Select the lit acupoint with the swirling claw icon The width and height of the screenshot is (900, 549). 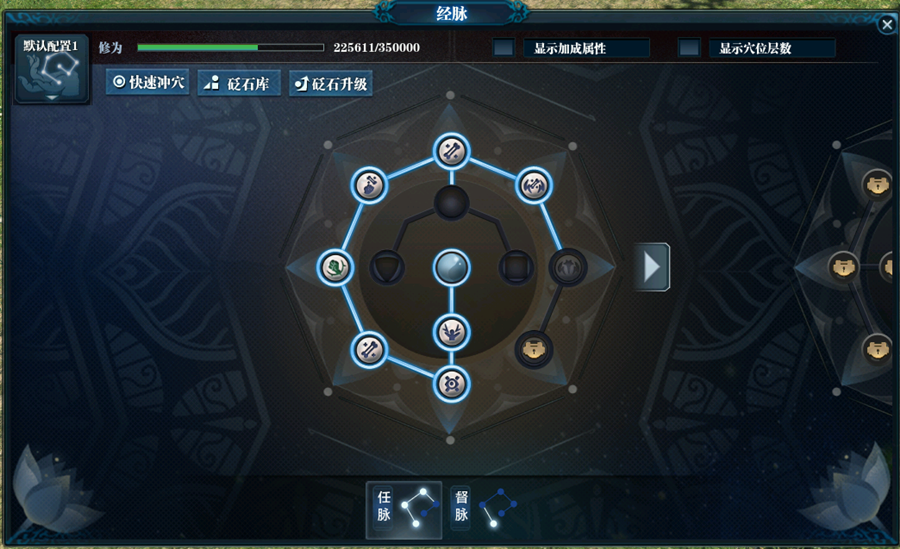click(532, 184)
